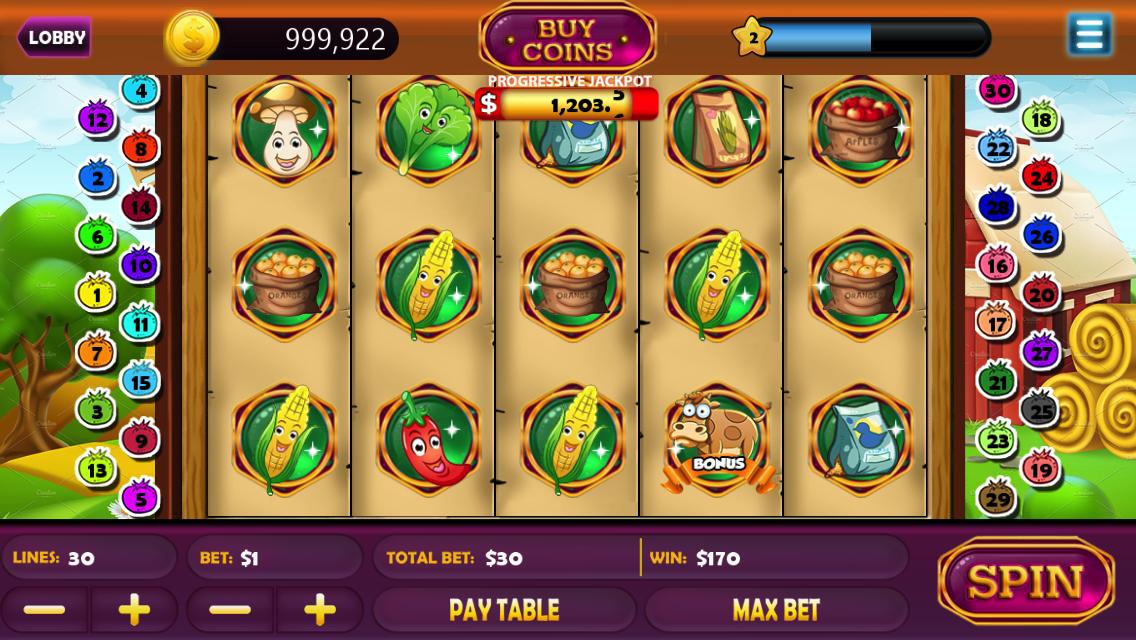Viewport: 1136px width, 640px height.
Task: Lower the bet amount
Action: coord(231,609)
